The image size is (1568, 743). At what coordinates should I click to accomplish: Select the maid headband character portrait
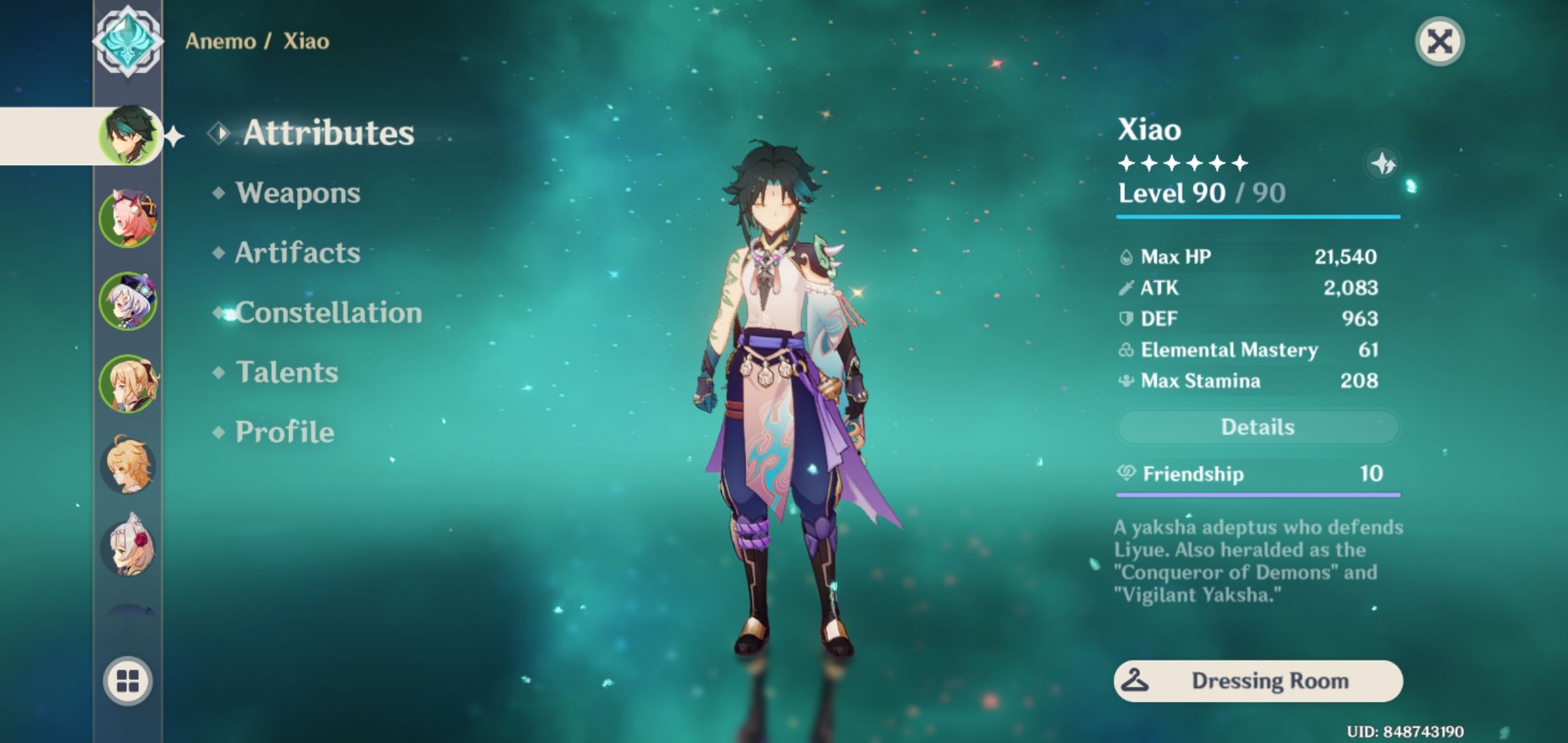click(x=128, y=548)
